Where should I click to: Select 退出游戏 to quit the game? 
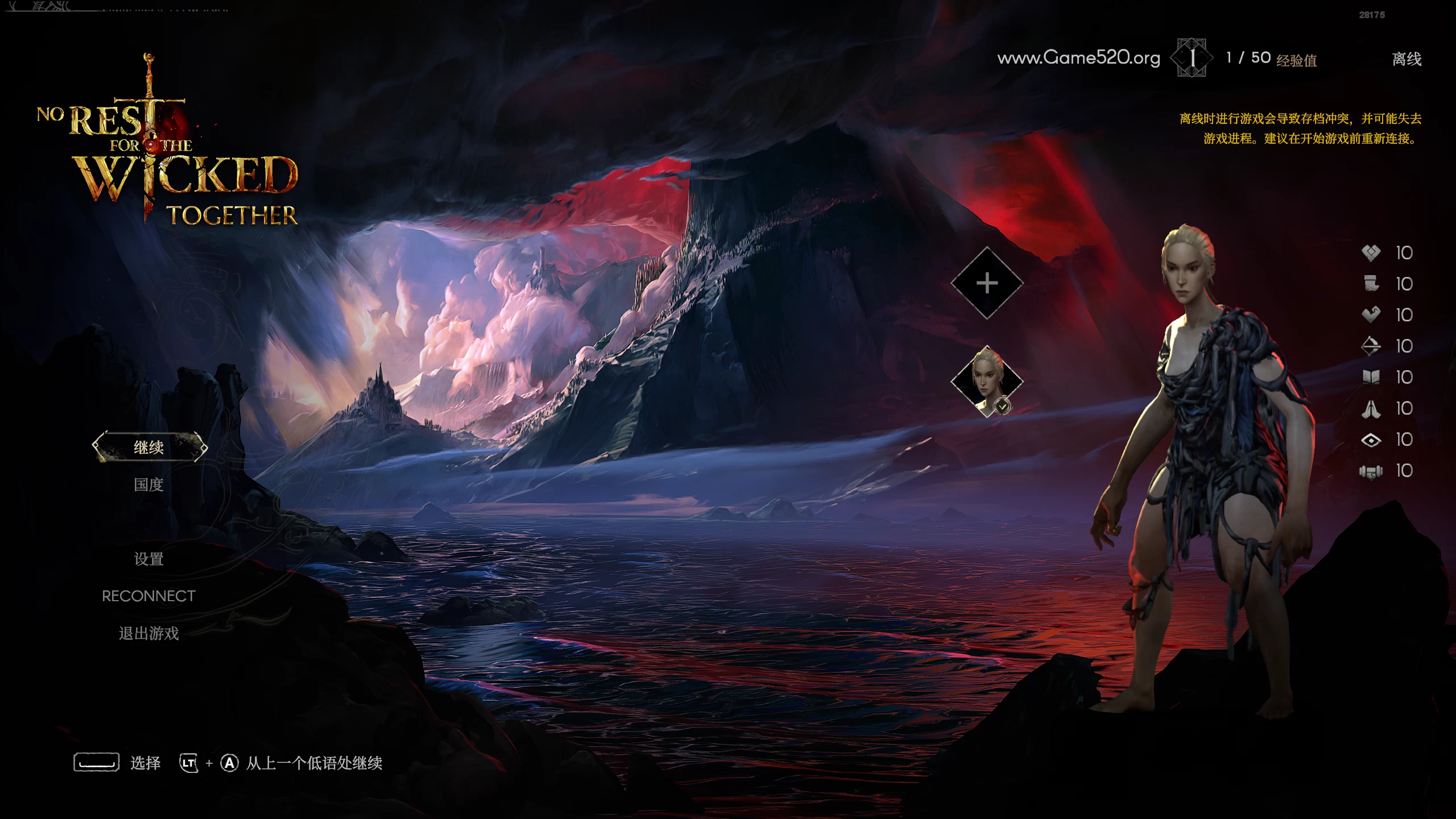tap(148, 633)
